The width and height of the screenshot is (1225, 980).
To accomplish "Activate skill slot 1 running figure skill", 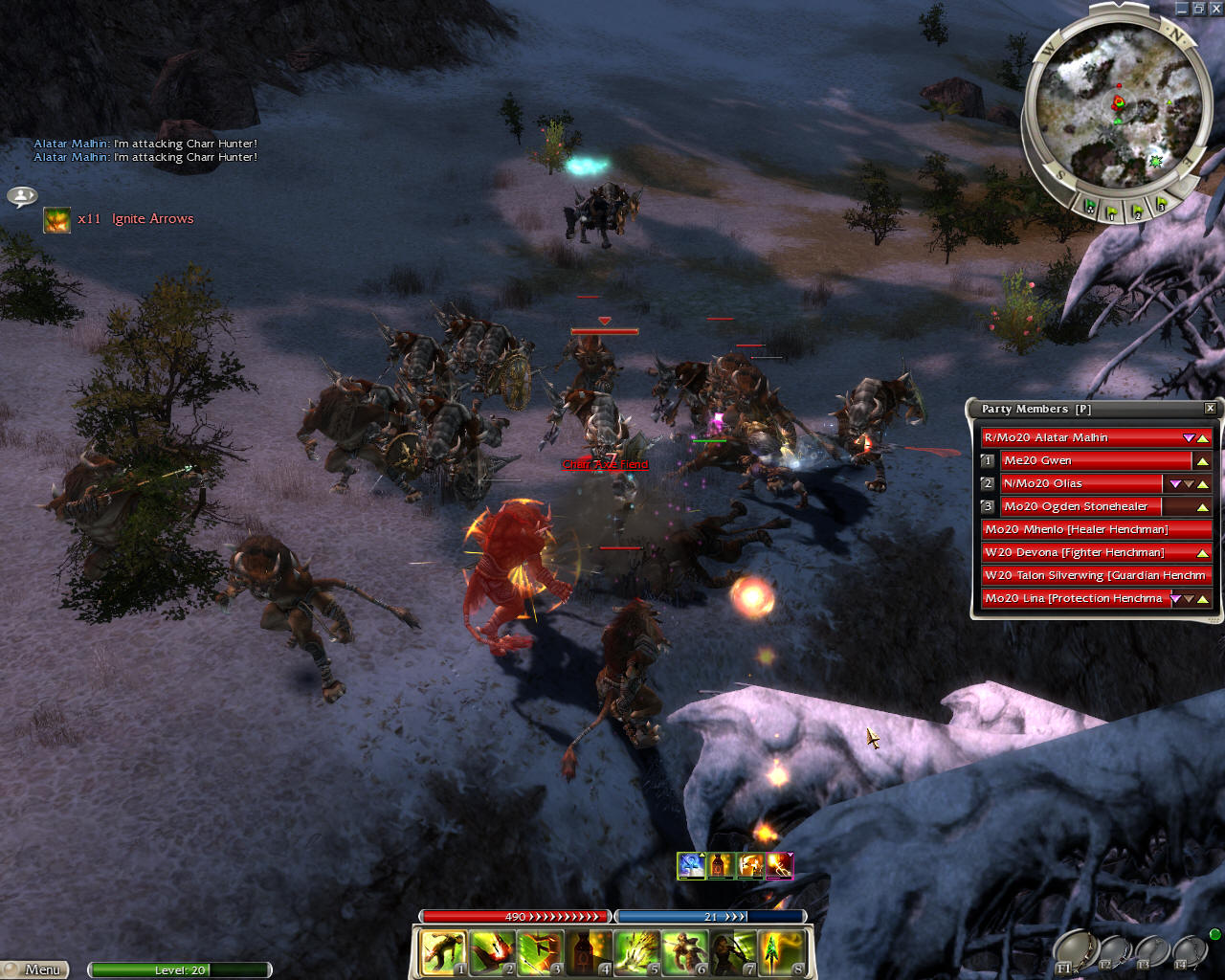I will pyautogui.click(x=443, y=953).
